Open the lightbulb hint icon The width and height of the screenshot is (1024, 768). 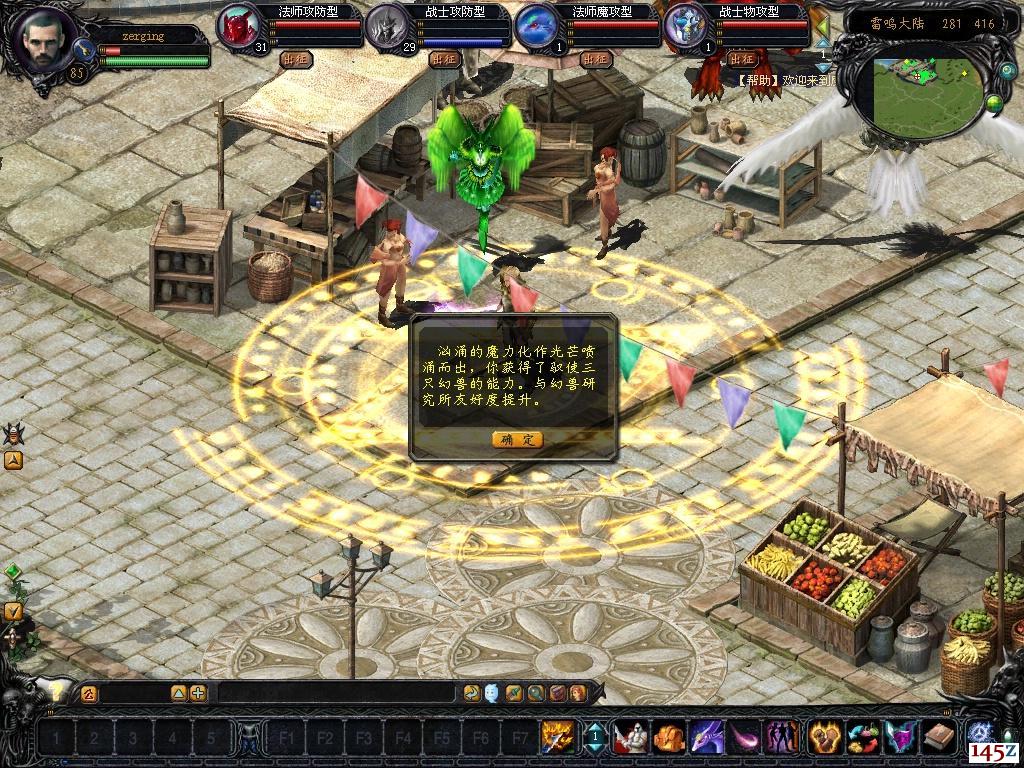[x=57, y=692]
